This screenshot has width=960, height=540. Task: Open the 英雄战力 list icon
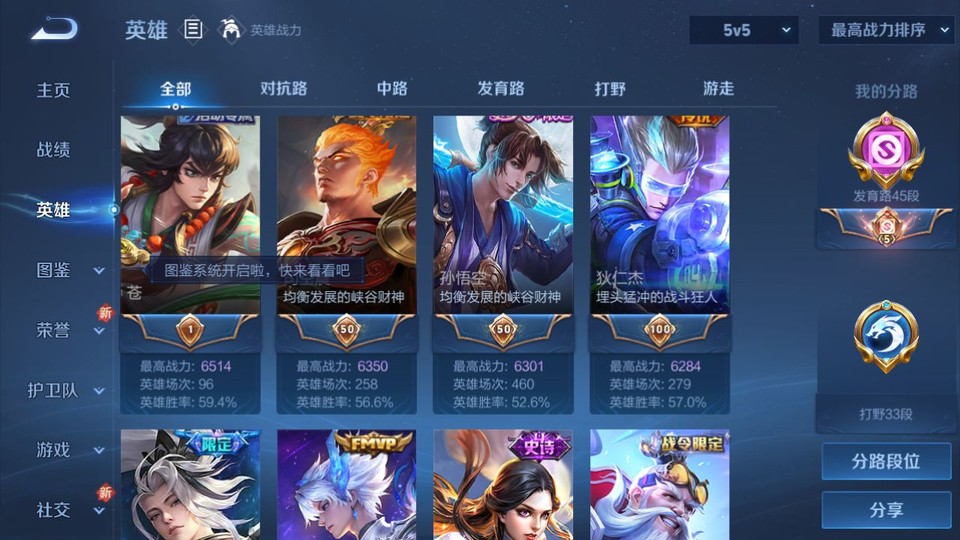[194, 30]
